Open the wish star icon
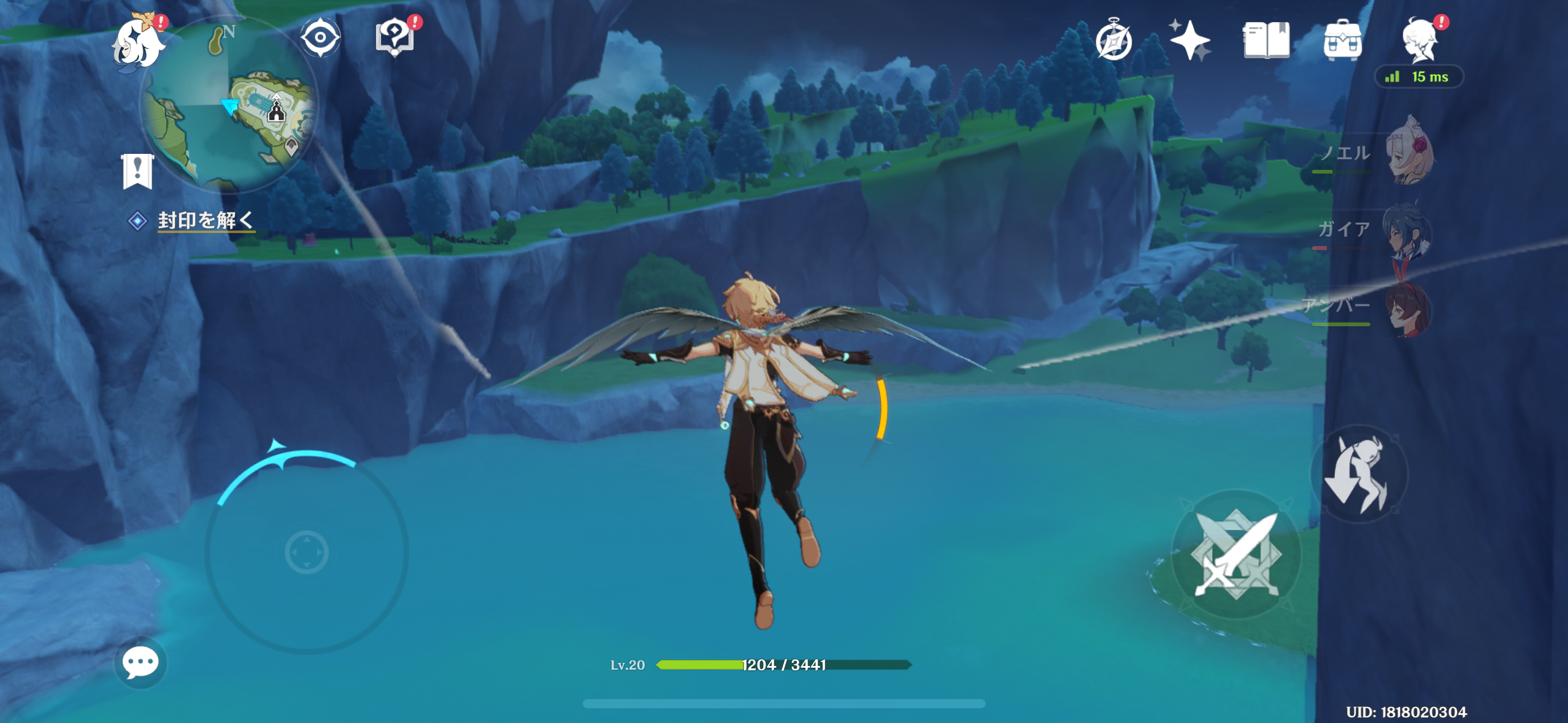The width and height of the screenshot is (1568, 723). 1189,40
